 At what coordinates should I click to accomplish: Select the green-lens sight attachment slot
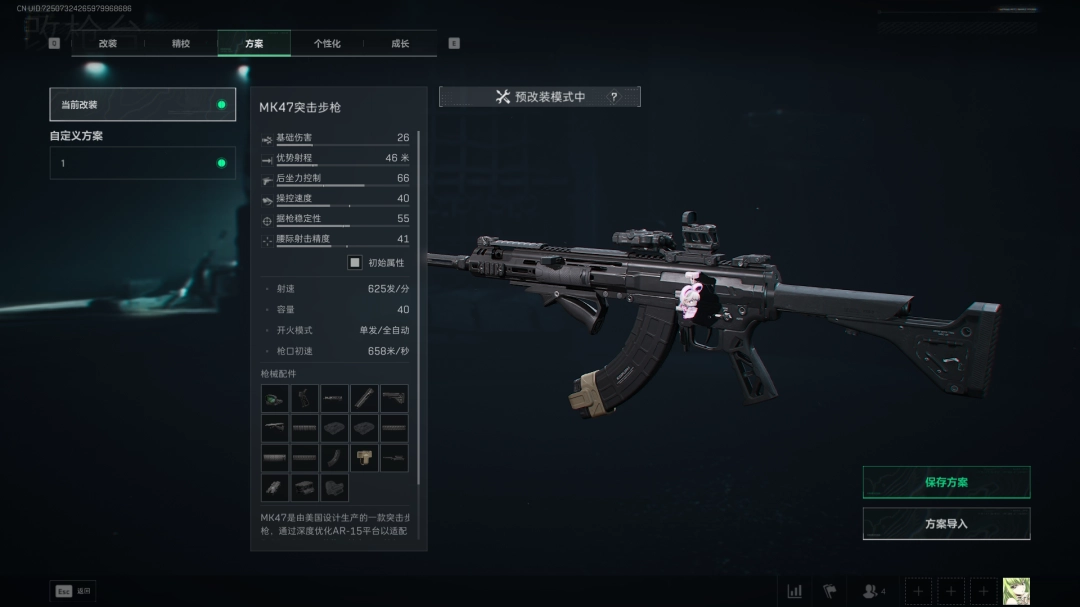pos(275,399)
